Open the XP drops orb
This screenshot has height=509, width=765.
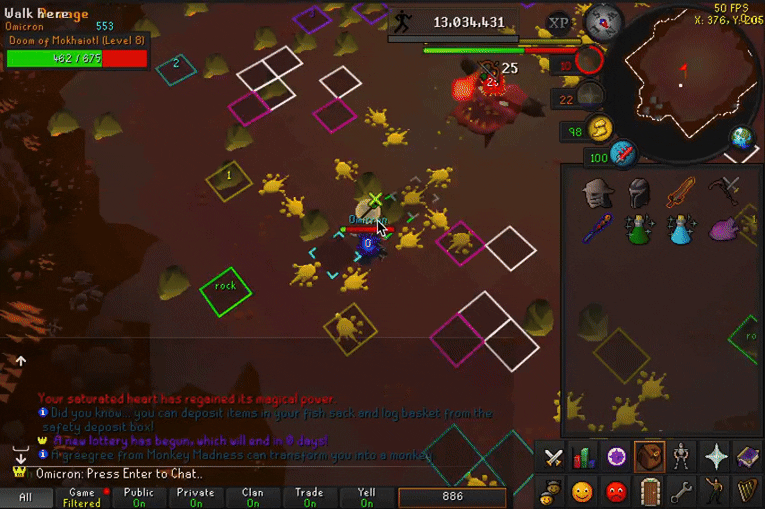click(560, 22)
